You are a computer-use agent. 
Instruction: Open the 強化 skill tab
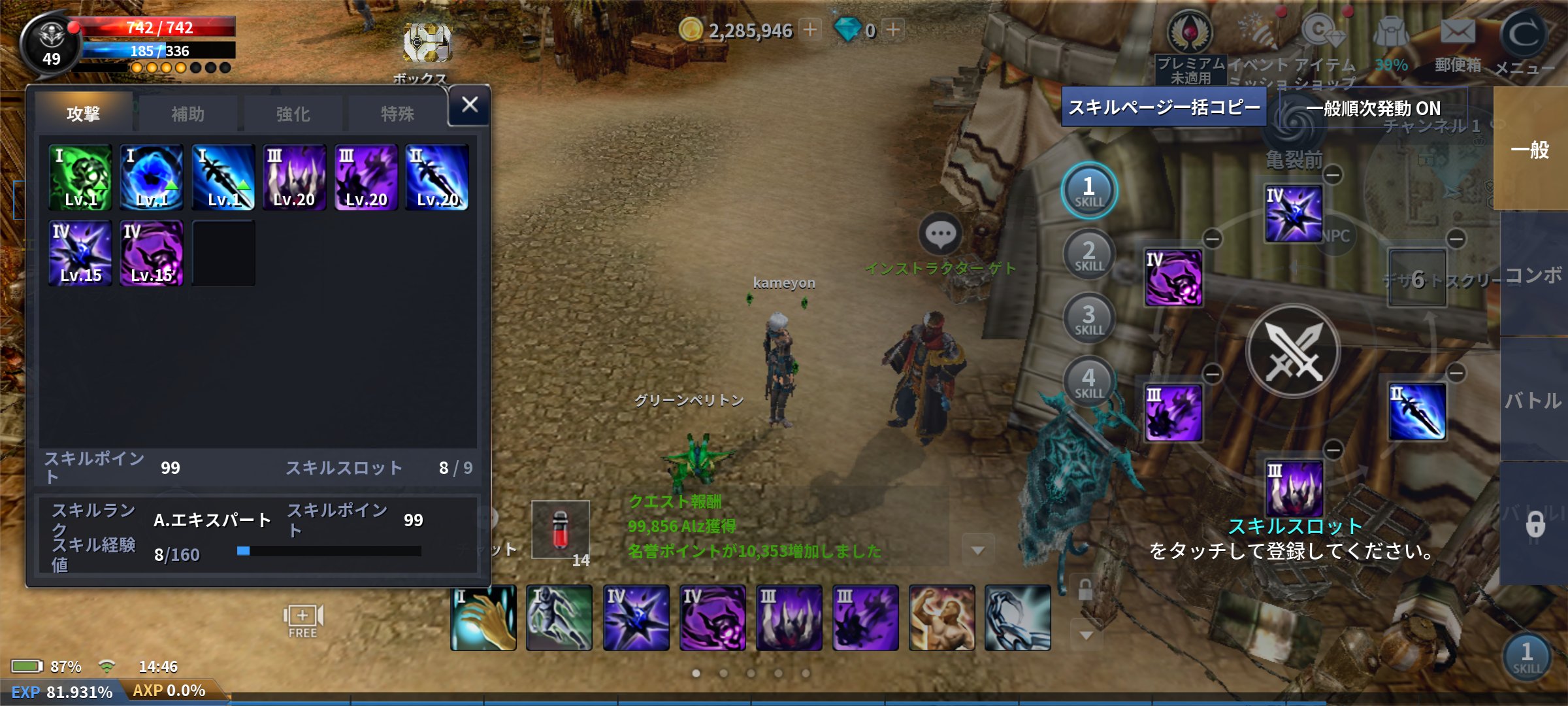click(x=293, y=114)
